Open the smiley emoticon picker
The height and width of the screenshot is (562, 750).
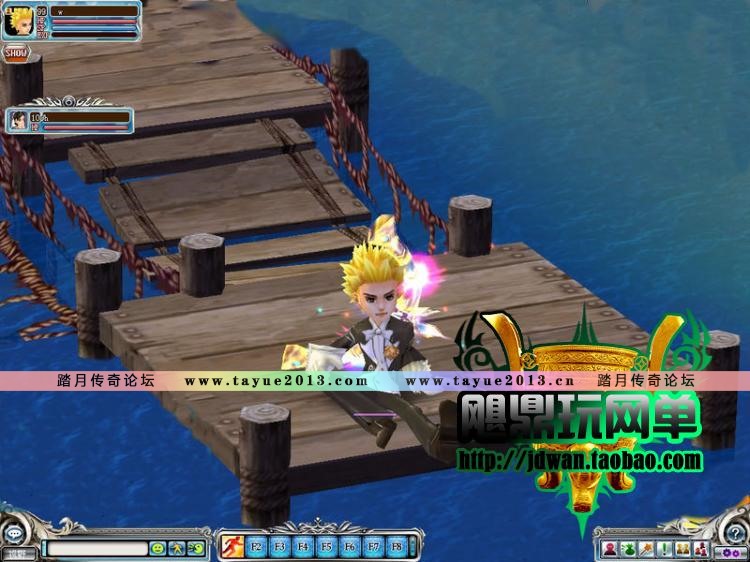(x=157, y=548)
